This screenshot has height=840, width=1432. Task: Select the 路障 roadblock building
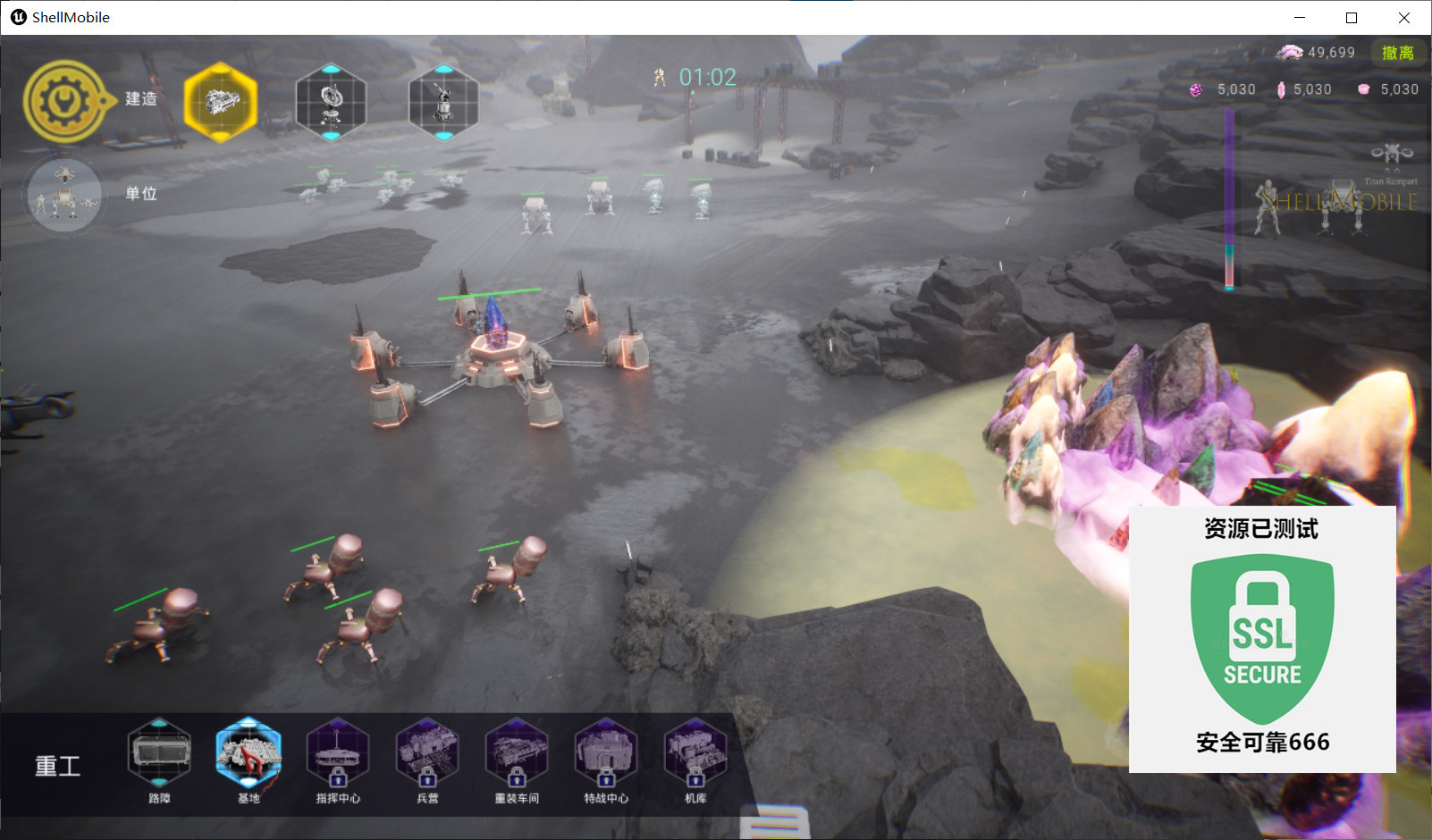[159, 753]
